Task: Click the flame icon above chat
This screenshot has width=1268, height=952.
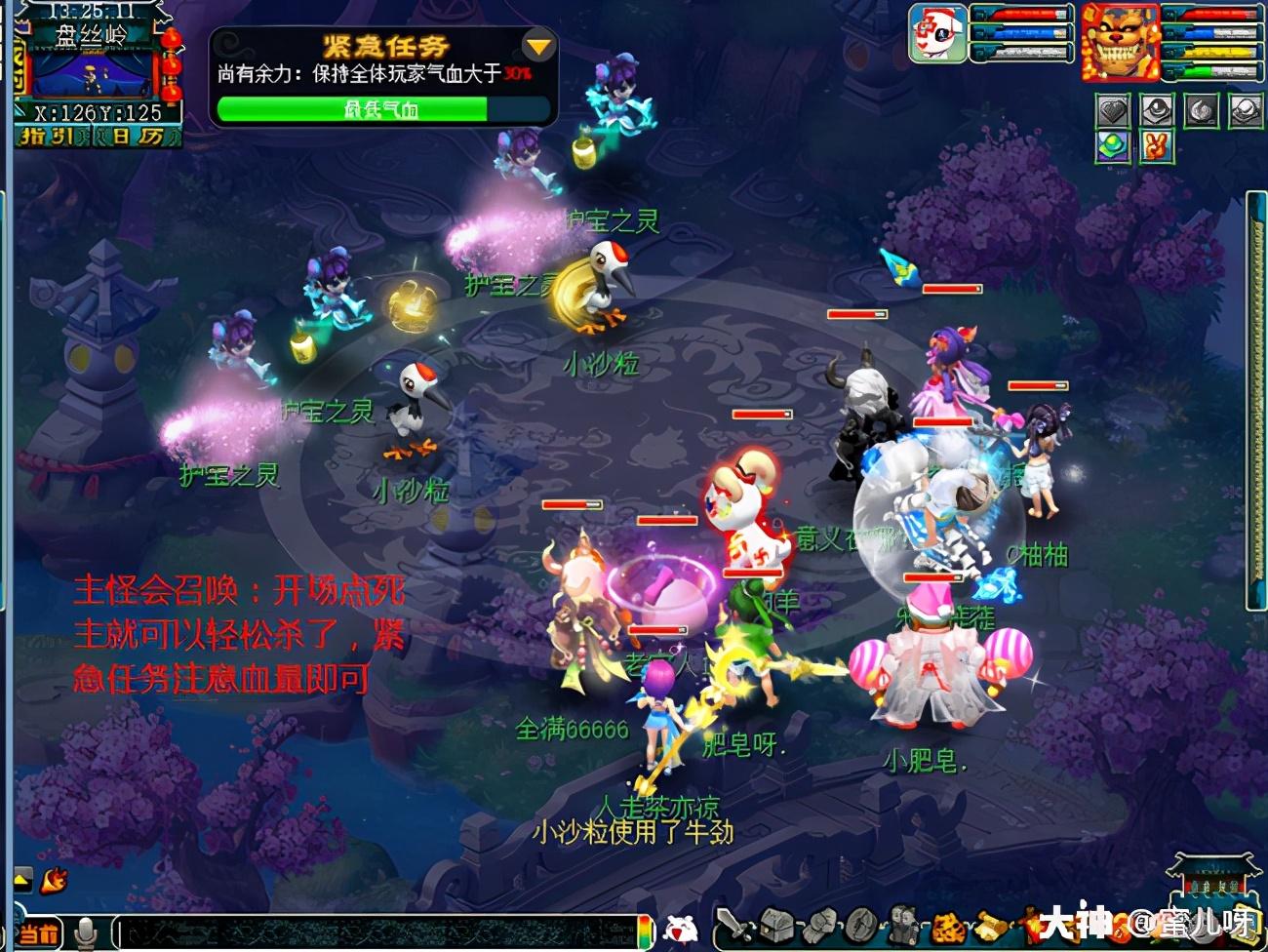Action: pyautogui.click(x=54, y=879)
